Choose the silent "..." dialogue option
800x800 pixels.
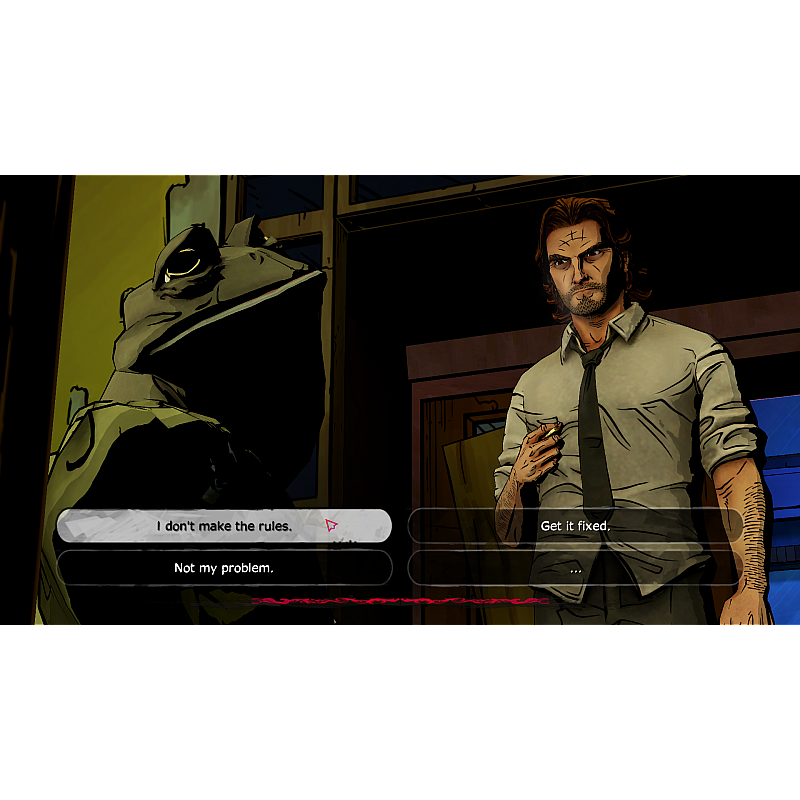(575, 568)
